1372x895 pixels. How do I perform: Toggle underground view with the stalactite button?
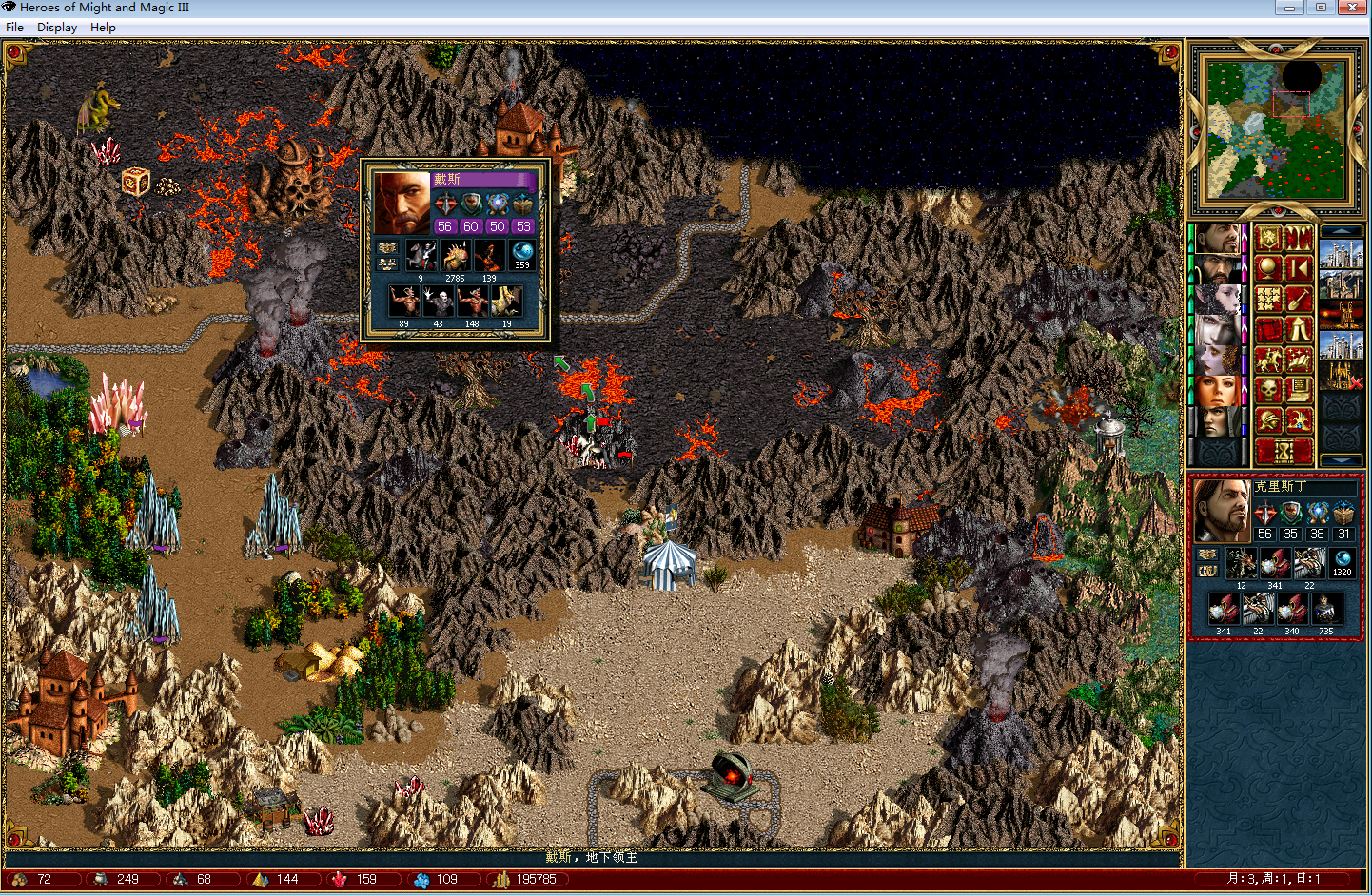click(x=1299, y=239)
